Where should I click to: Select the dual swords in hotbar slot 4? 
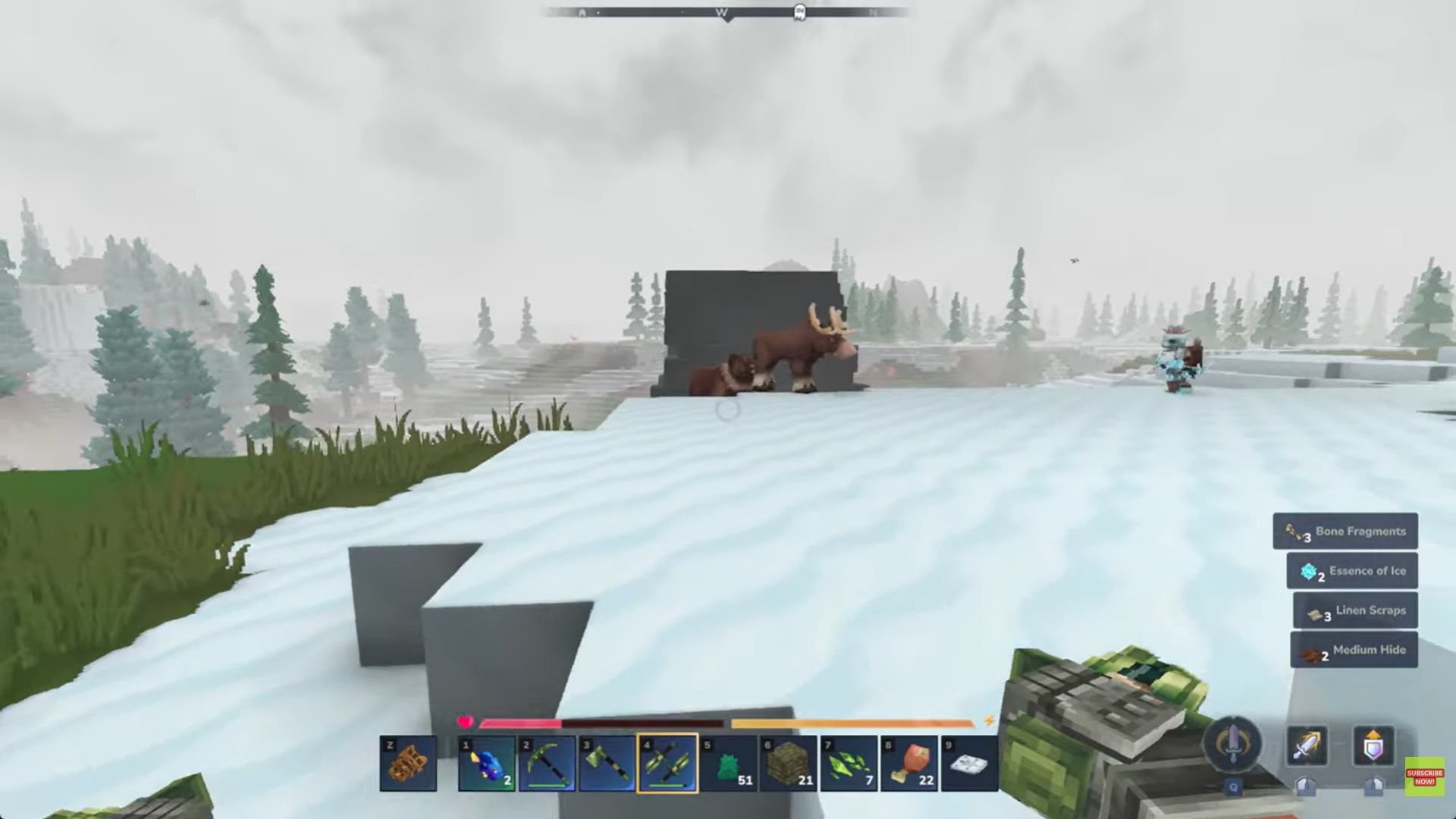[668, 762]
